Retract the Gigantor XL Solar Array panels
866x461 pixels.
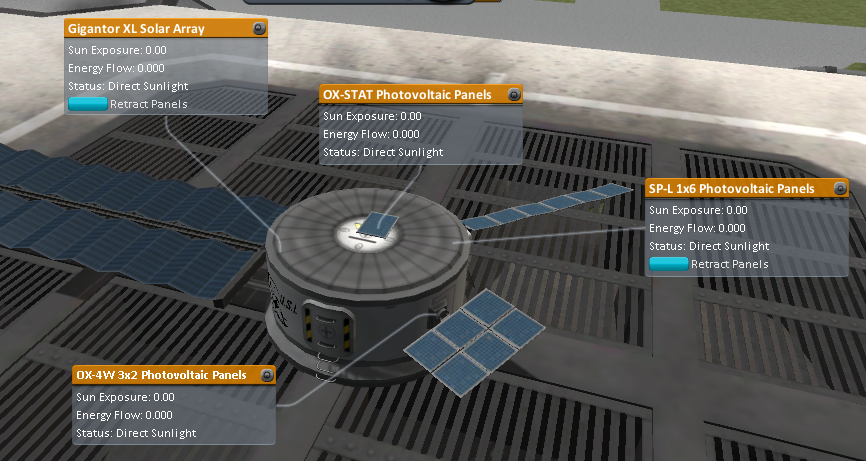[88, 104]
